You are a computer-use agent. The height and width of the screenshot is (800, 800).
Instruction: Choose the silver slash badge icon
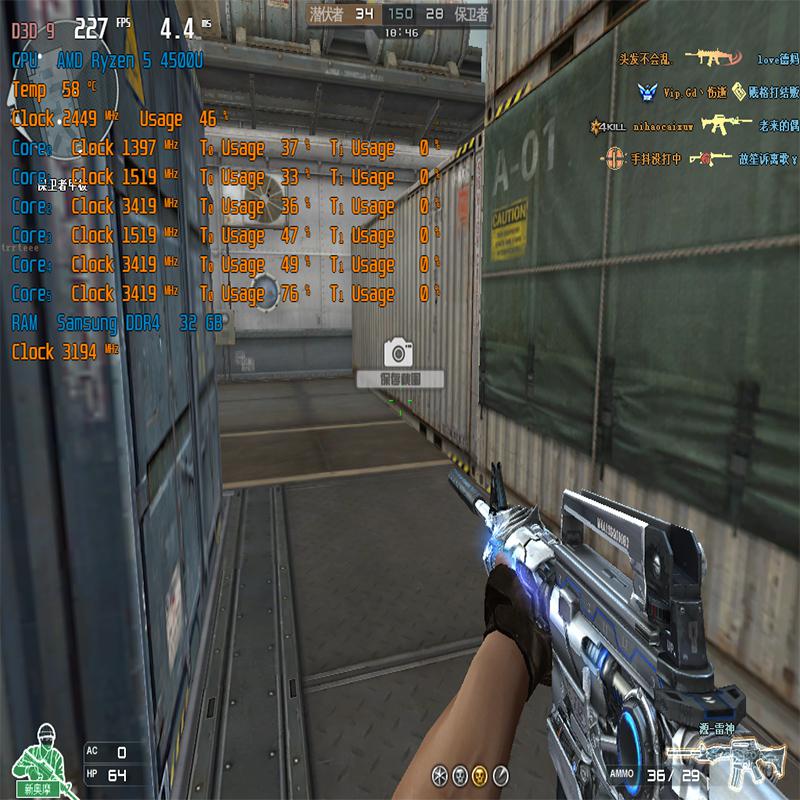[x=501, y=775]
